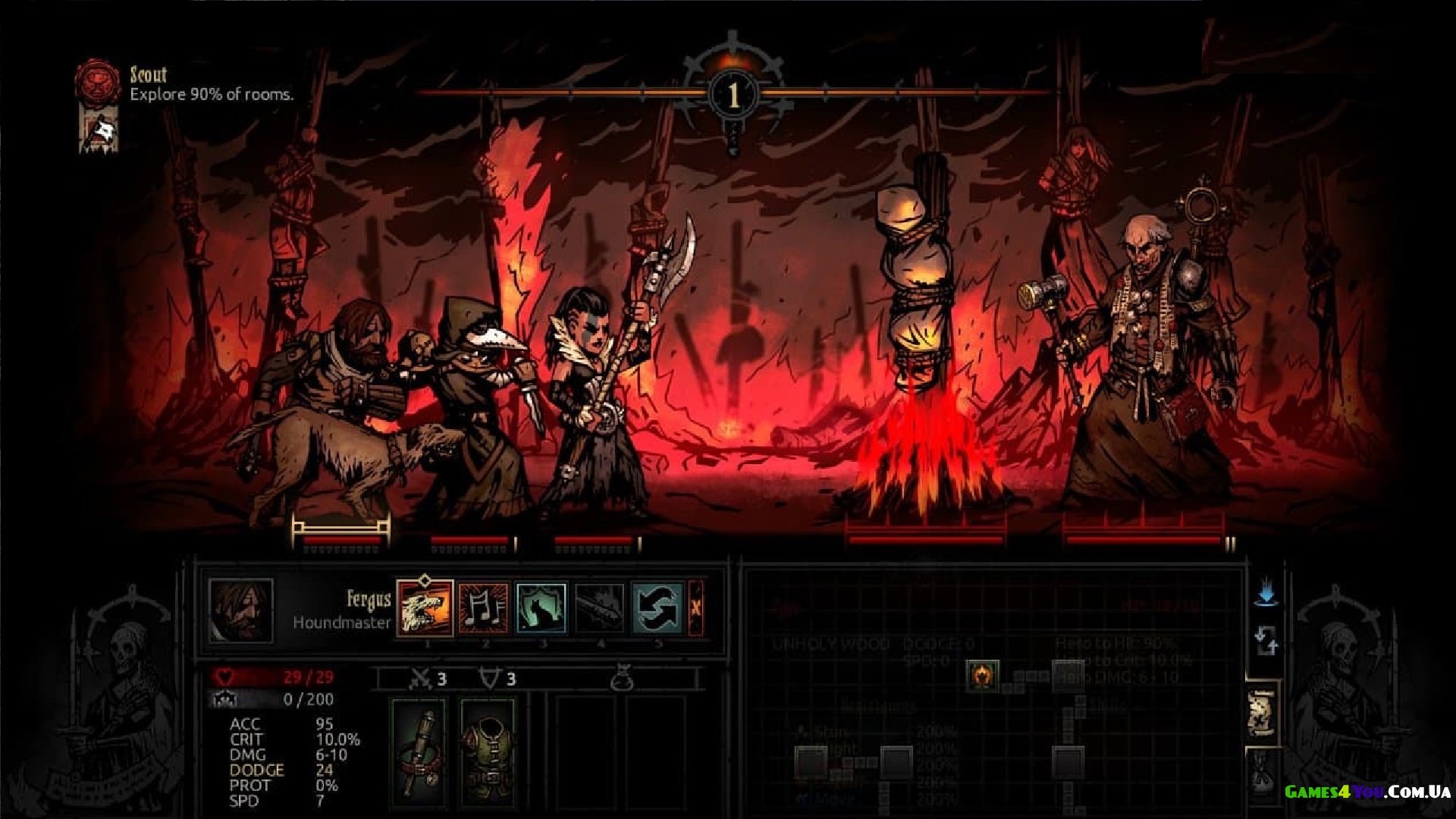Select the swap position arrows skill
The width and height of the screenshot is (1456, 819).
pyautogui.click(x=657, y=607)
